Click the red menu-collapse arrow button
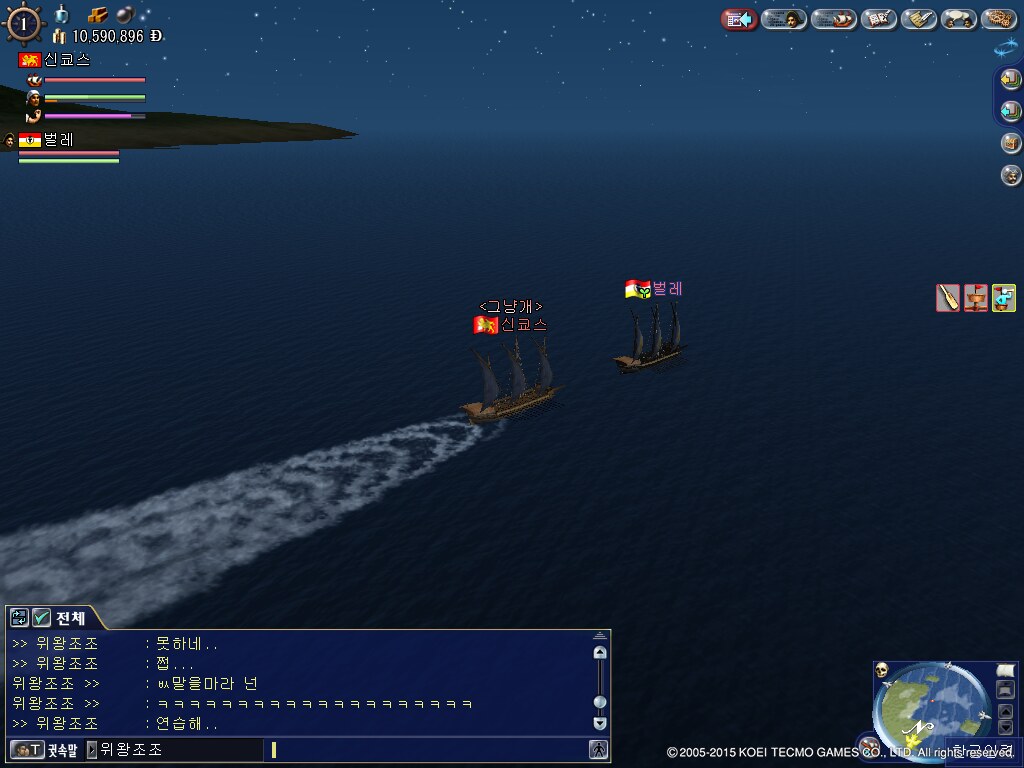The image size is (1024, 768). [739, 19]
